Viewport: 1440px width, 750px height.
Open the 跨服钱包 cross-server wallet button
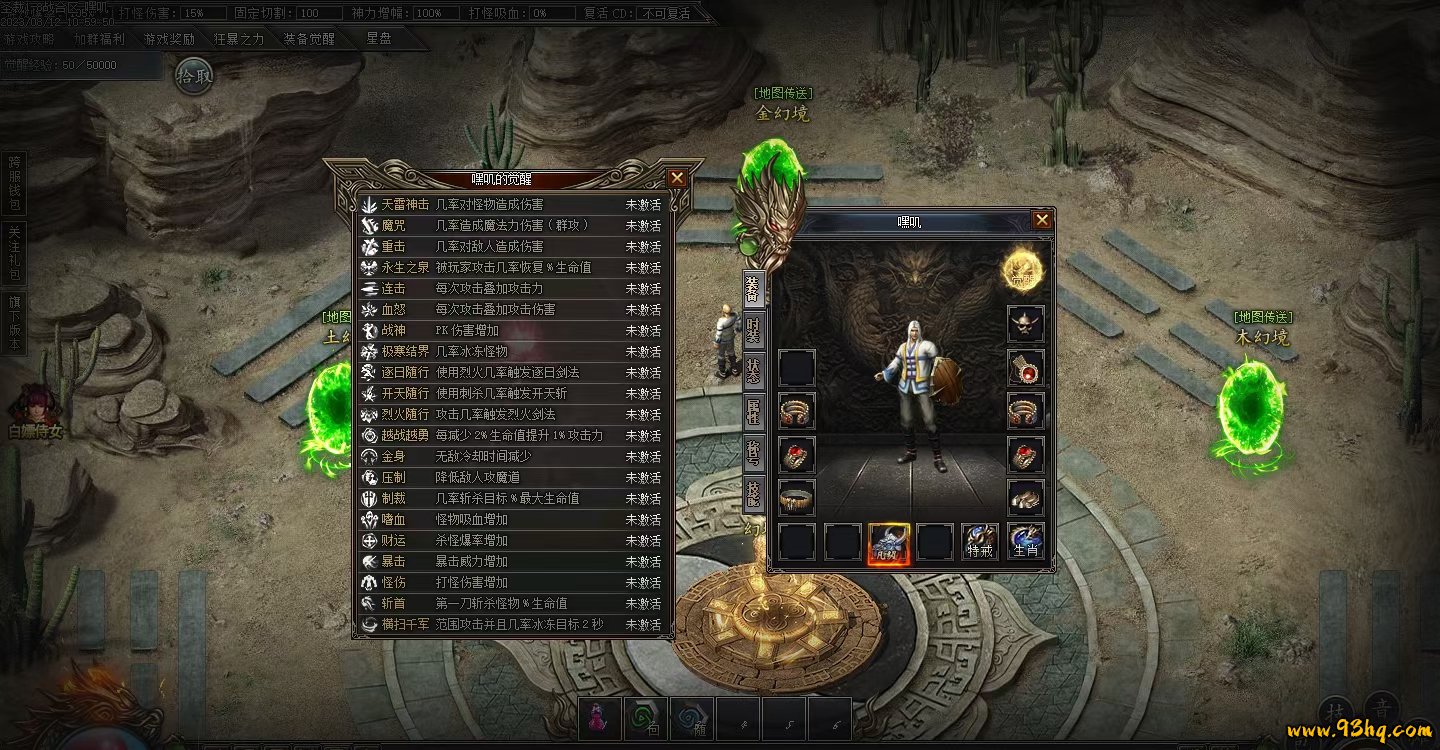14,183
